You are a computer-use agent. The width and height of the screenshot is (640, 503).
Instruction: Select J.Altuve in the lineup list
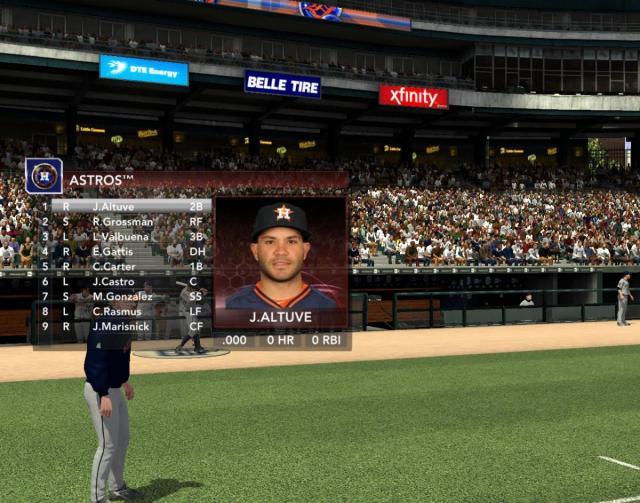click(125, 206)
